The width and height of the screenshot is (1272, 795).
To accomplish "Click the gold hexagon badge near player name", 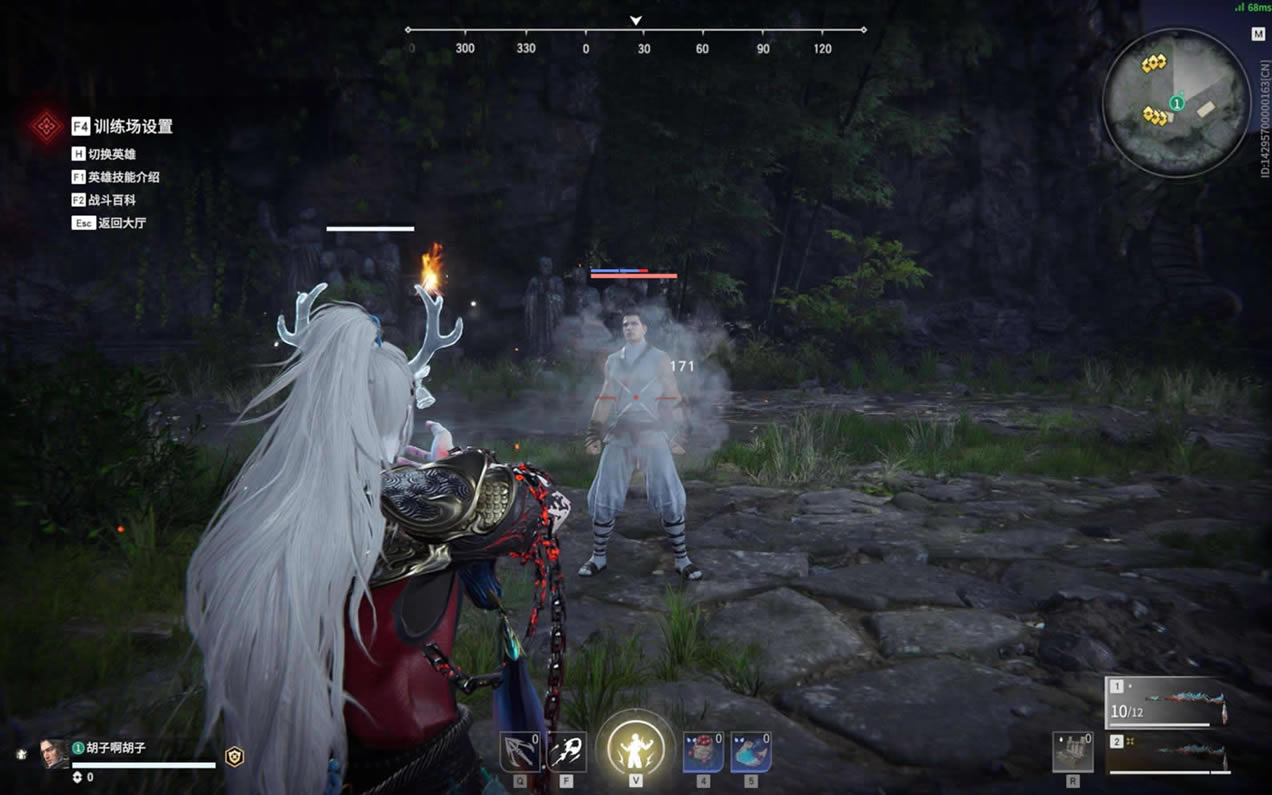I will pos(234,757).
